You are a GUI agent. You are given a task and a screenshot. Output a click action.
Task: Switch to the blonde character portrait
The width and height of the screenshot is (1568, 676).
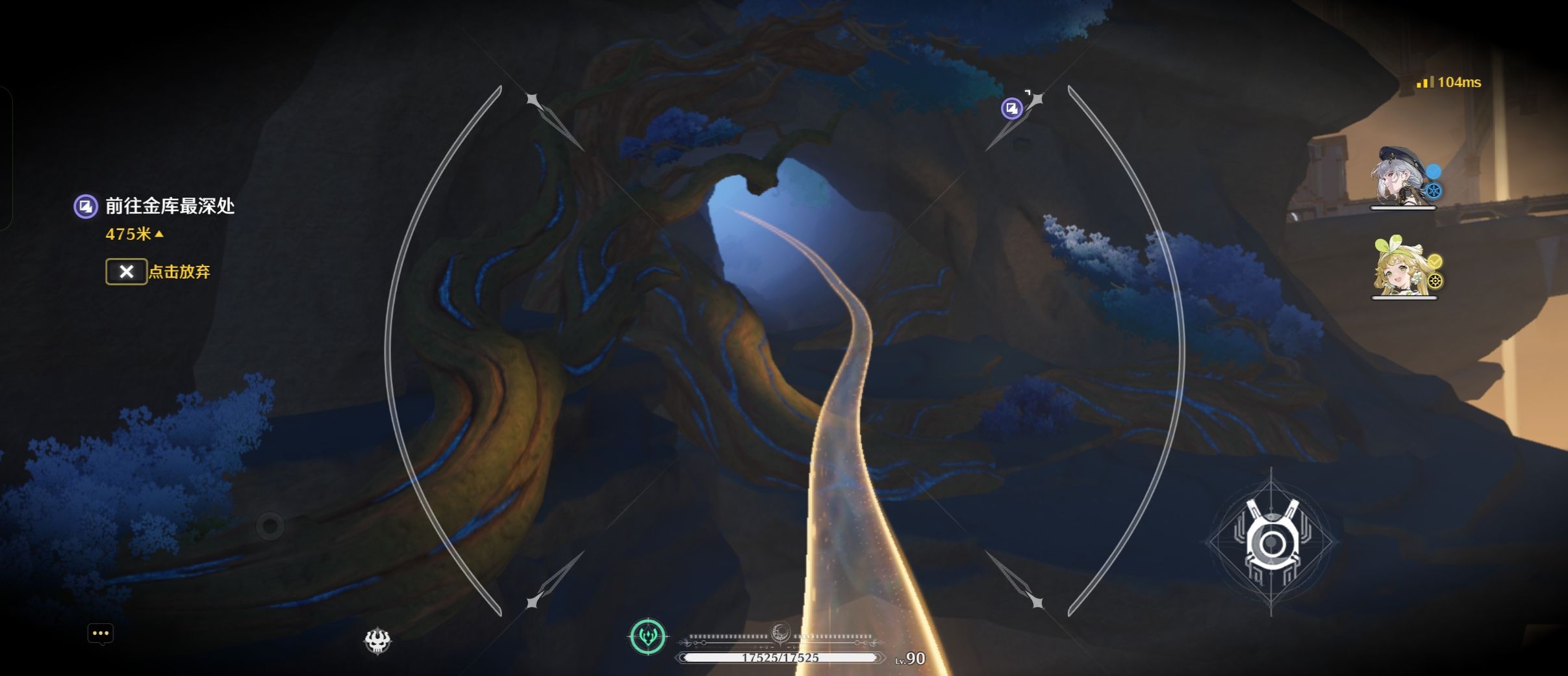pyautogui.click(x=1402, y=268)
